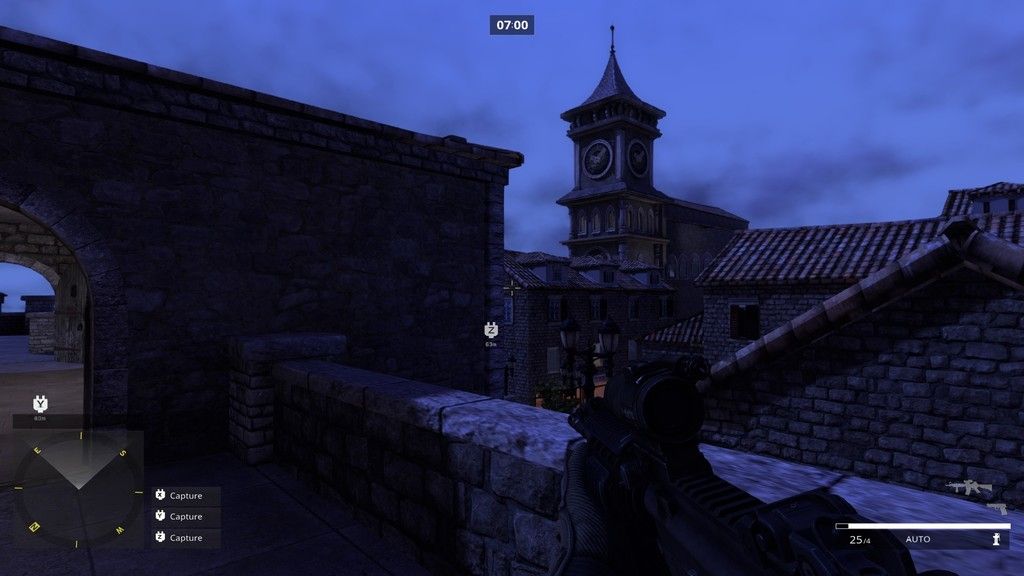Select the assault rifle weapon icon

pos(969,487)
